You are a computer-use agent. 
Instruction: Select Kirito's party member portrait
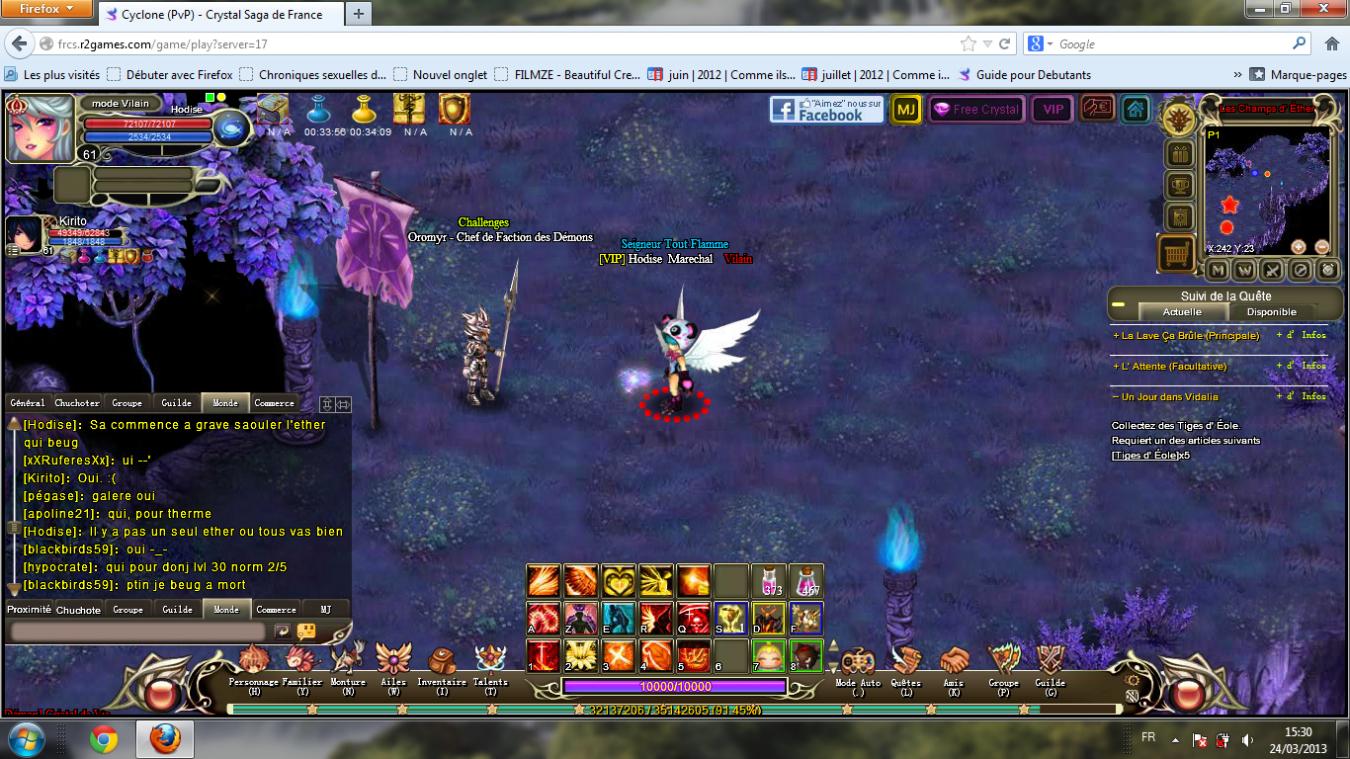pos(24,234)
